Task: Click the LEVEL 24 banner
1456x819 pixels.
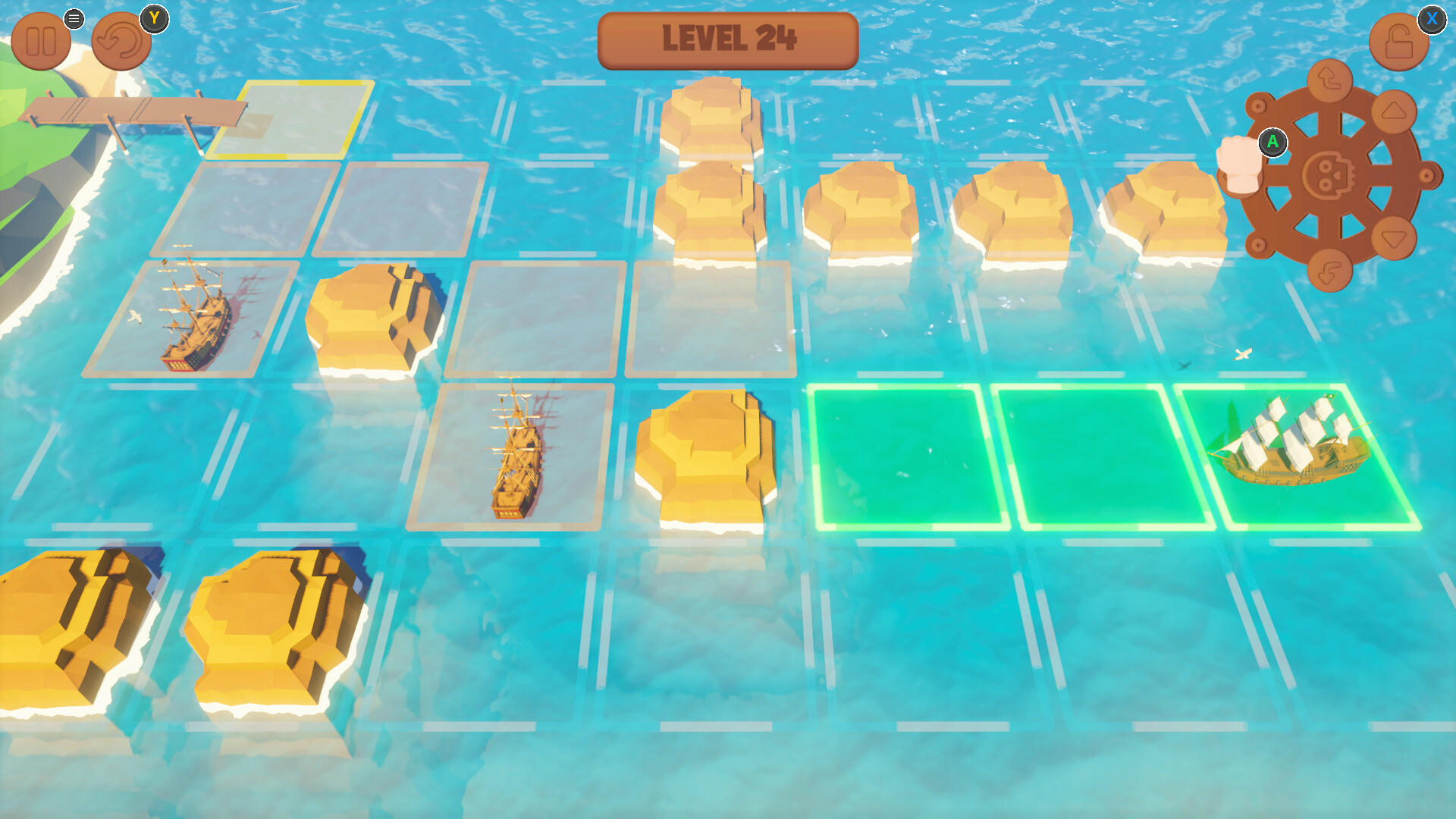Action: click(x=727, y=41)
